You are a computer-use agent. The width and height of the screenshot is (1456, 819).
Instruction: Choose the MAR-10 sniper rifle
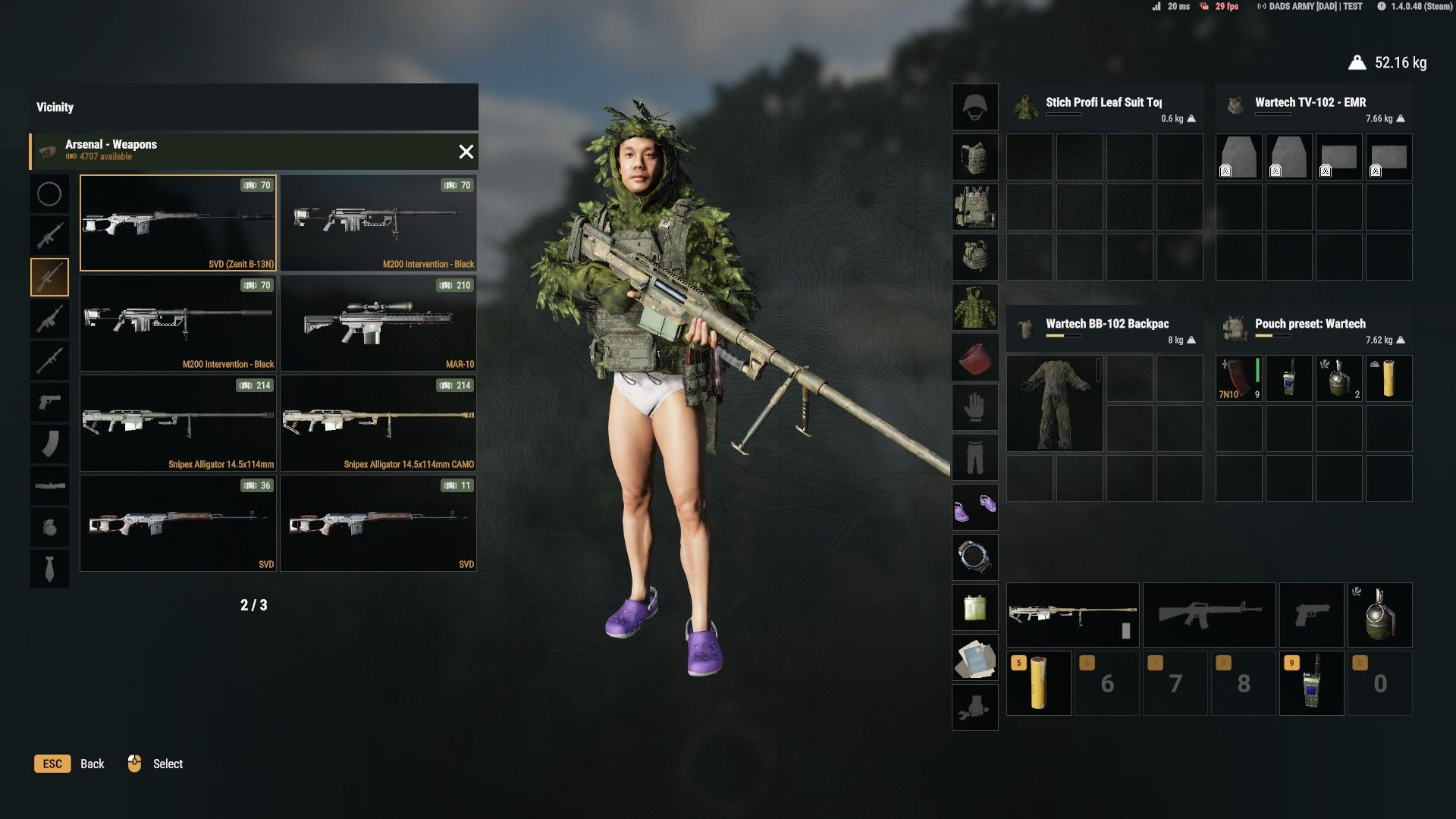[378, 323]
